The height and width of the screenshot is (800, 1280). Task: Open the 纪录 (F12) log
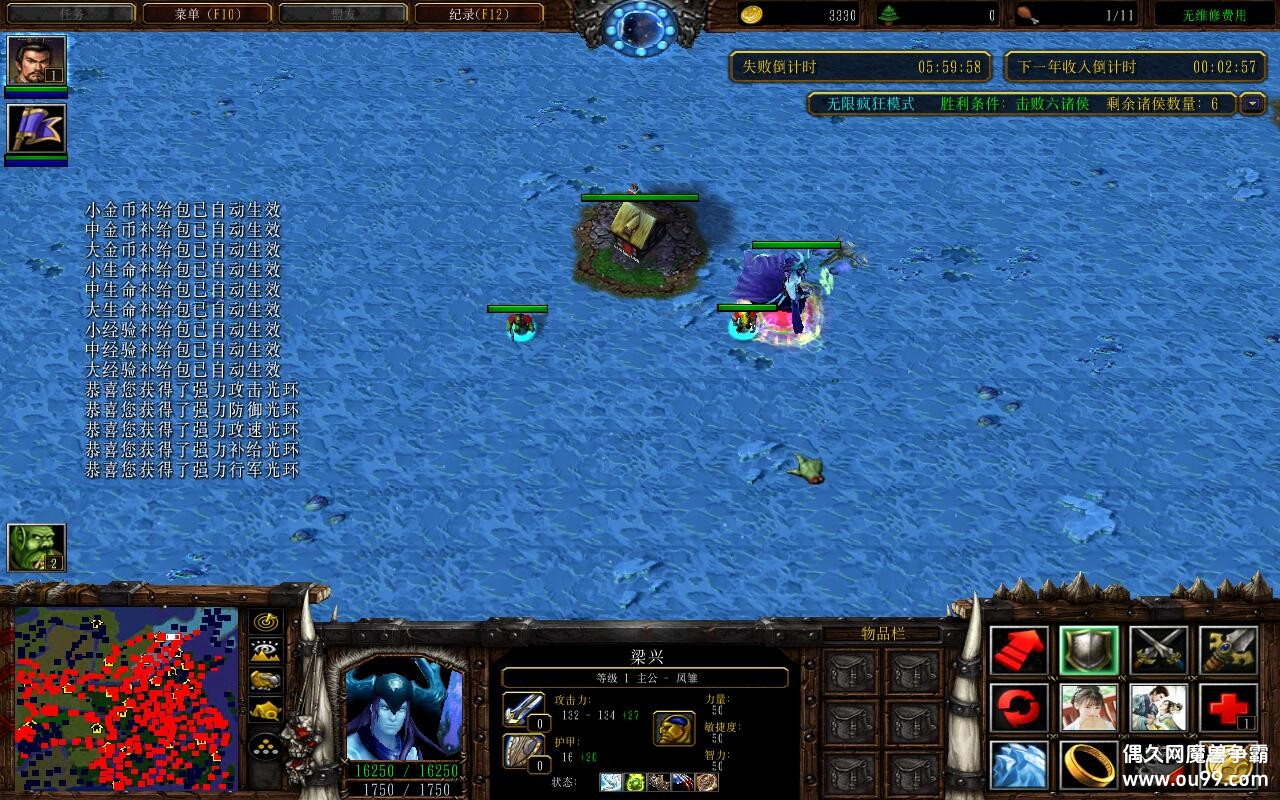[479, 14]
